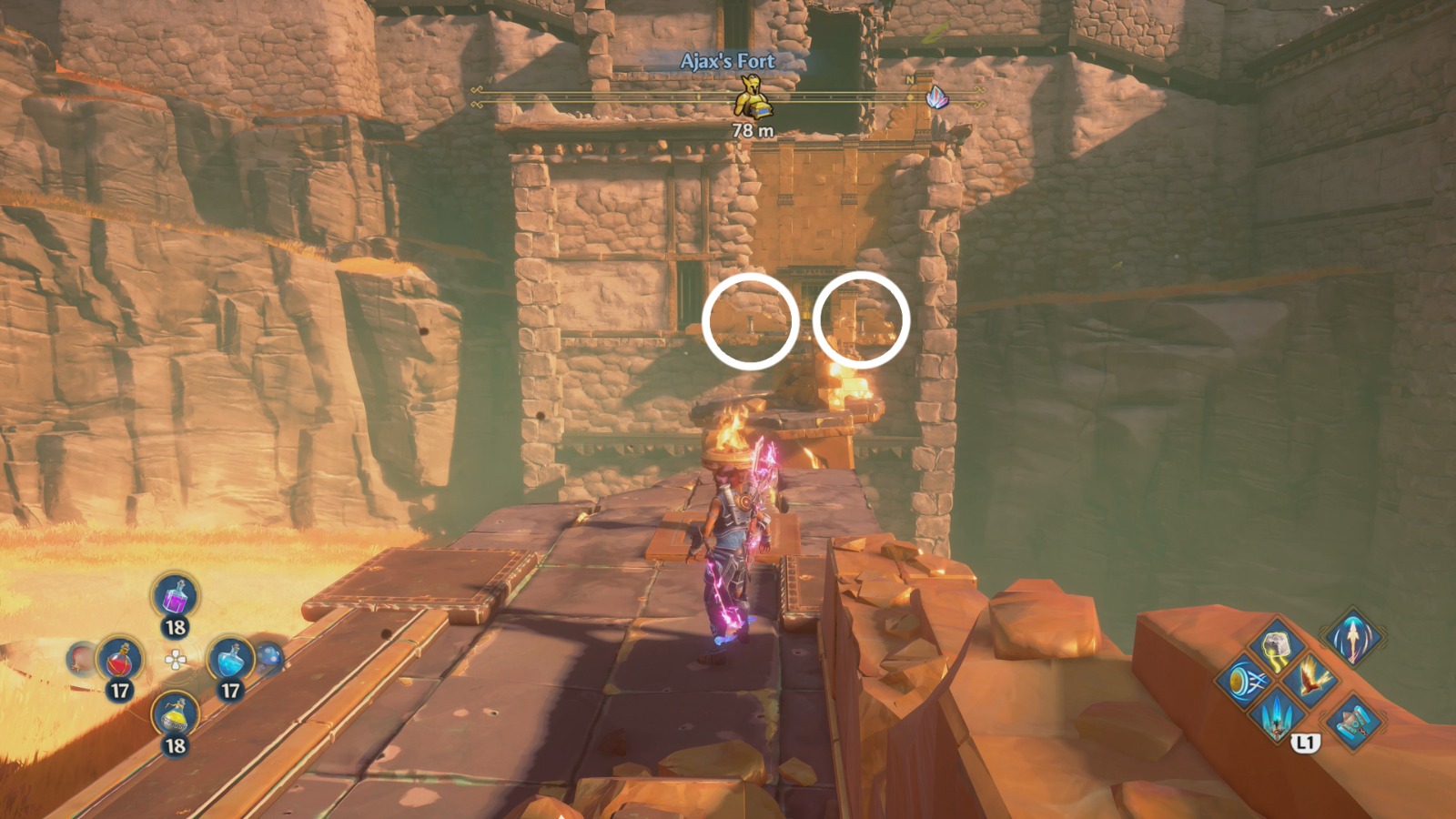Select the stone monument ability icon
Screen dimensions: 1456x819
click(1354, 721)
